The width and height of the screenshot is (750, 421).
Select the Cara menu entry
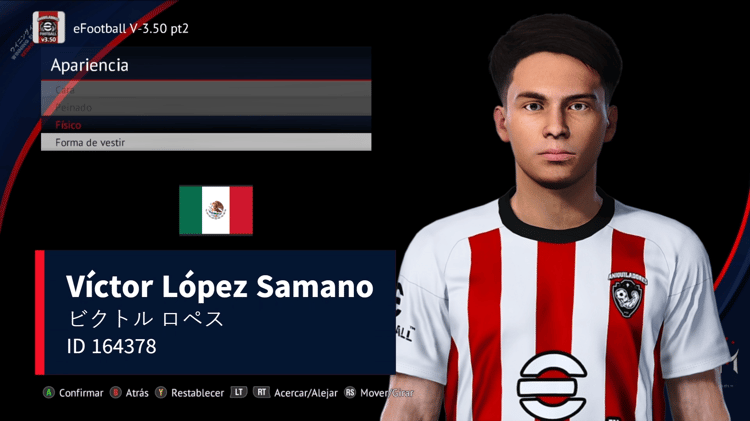205,90
